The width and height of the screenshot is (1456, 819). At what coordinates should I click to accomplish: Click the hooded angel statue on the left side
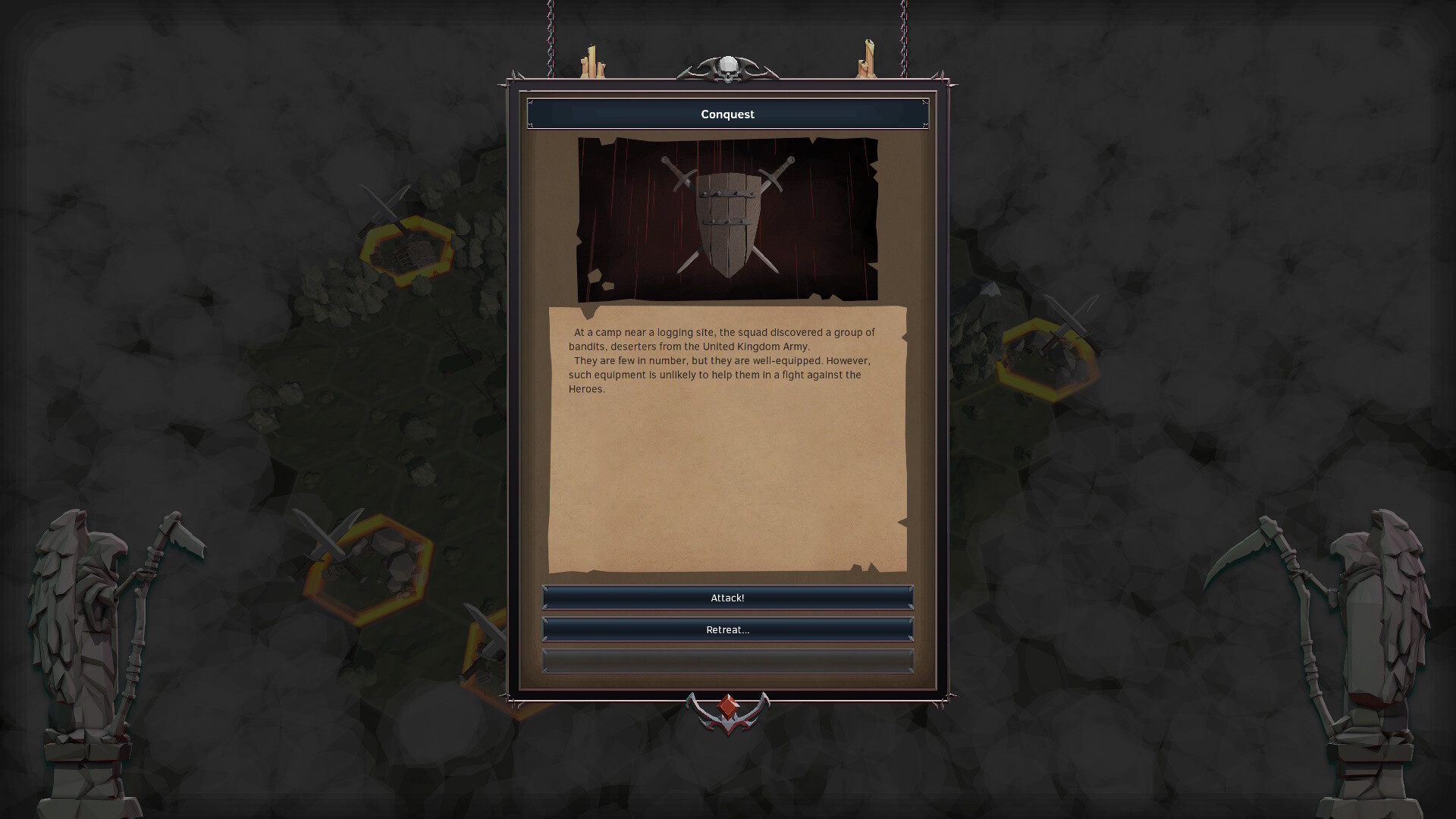[x=83, y=629]
